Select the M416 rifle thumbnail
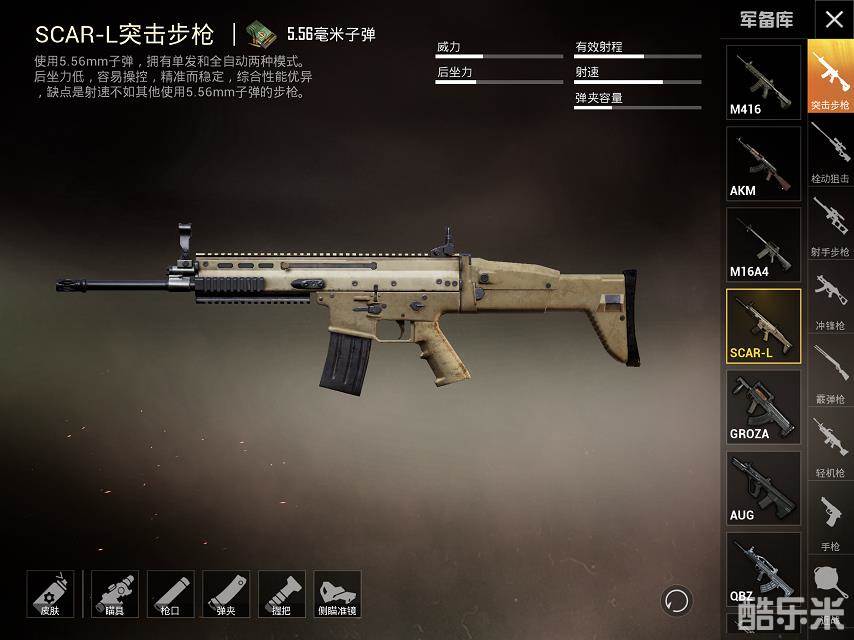 click(763, 81)
